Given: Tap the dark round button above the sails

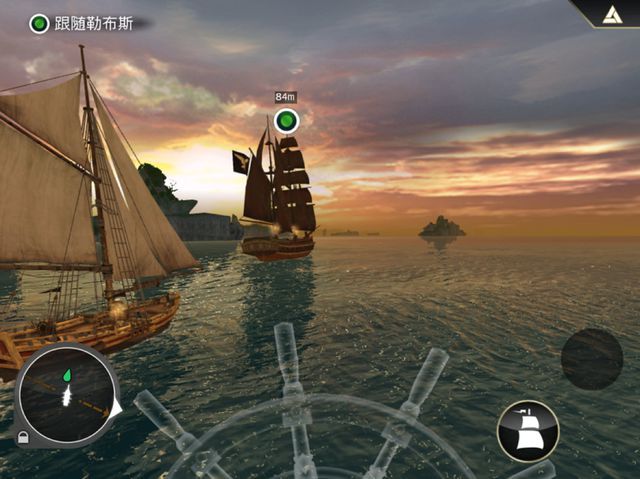Looking at the screenshot, I should click(591, 359).
